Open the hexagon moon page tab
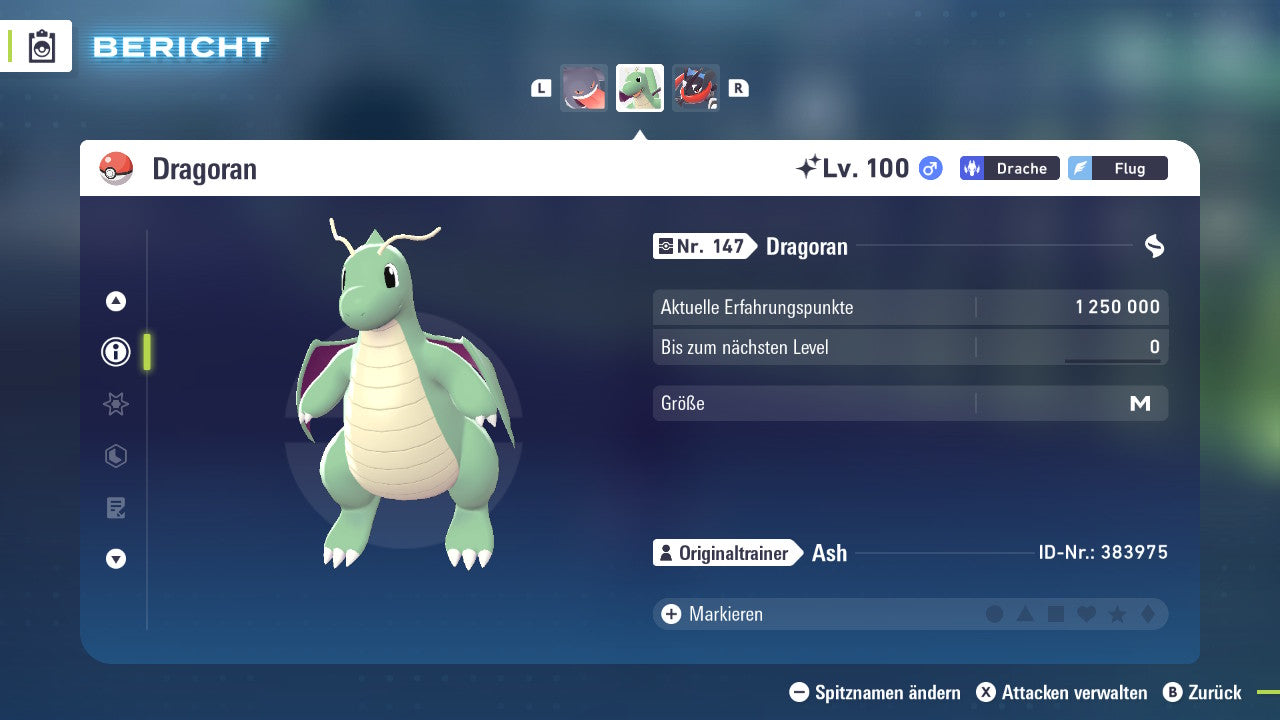Image resolution: width=1280 pixels, height=720 pixels. click(x=116, y=456)
